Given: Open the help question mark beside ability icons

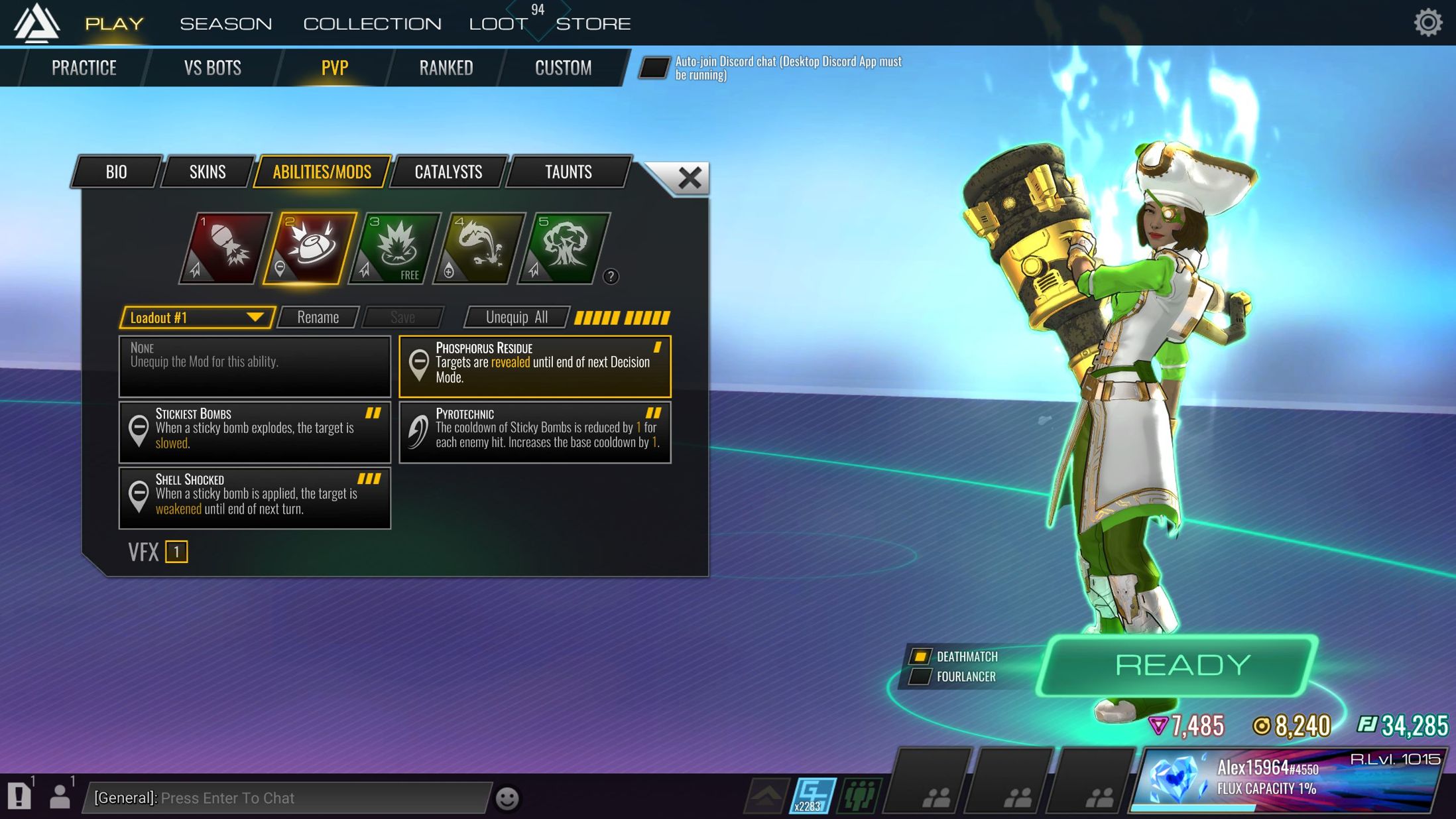Looking at the screenshot, I should point(611,277).
